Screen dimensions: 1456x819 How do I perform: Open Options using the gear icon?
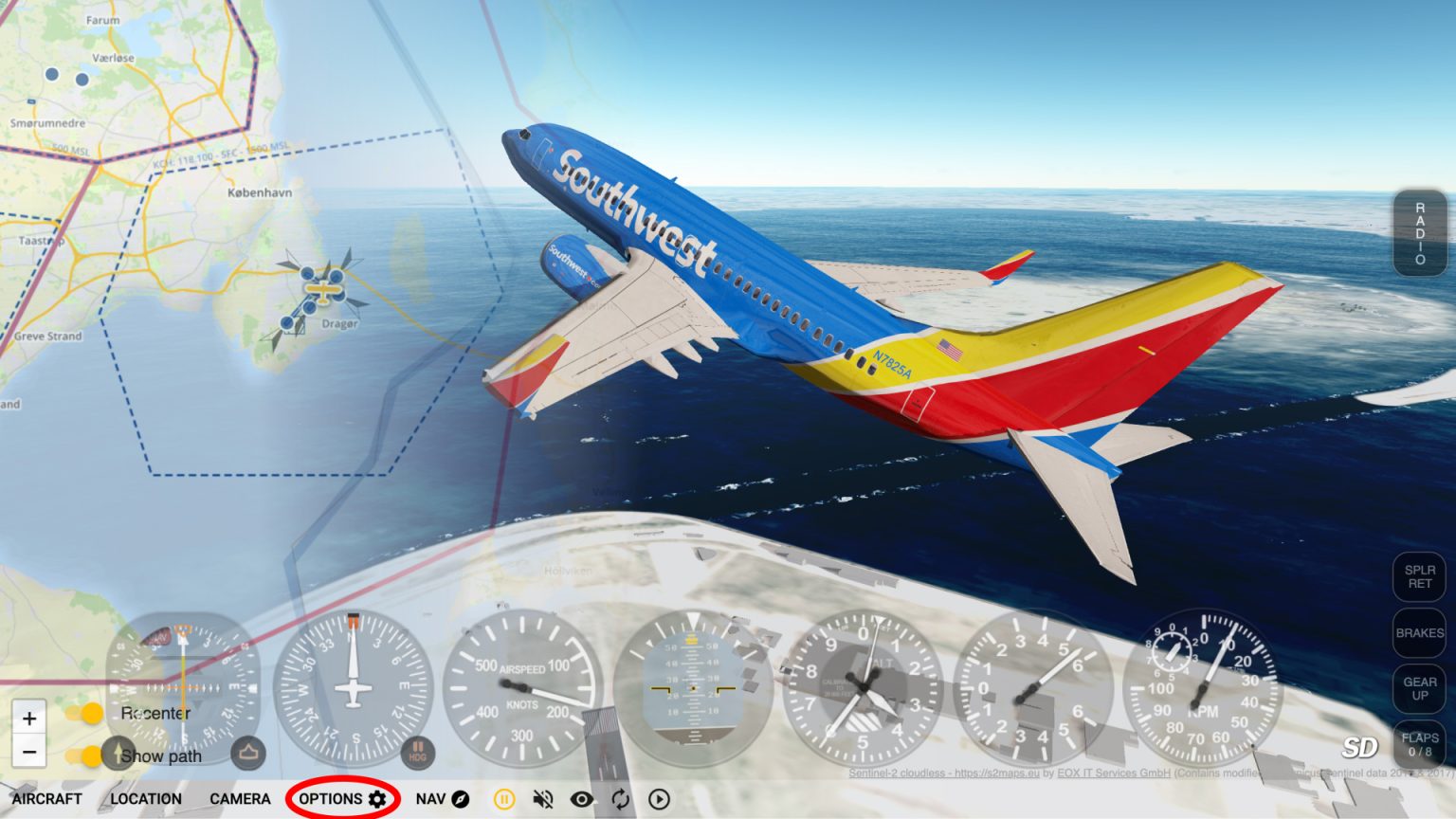[x=378, y=799]
